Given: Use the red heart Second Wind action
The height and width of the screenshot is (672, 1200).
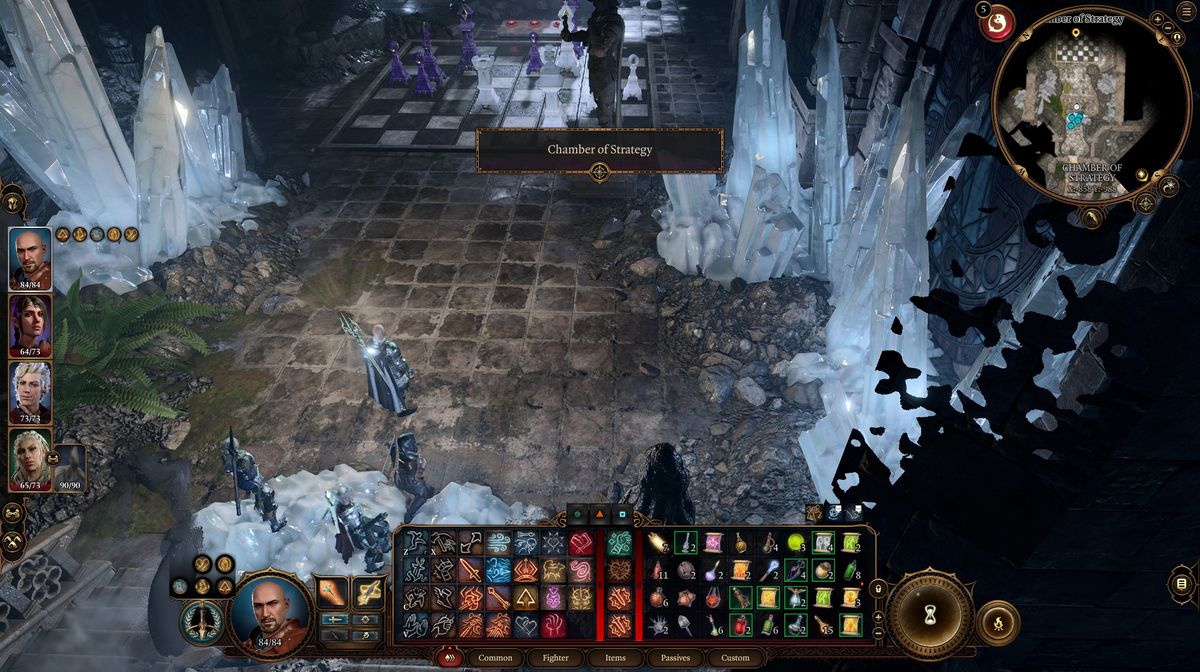Looking at the screenshot, I should [581, 543].
